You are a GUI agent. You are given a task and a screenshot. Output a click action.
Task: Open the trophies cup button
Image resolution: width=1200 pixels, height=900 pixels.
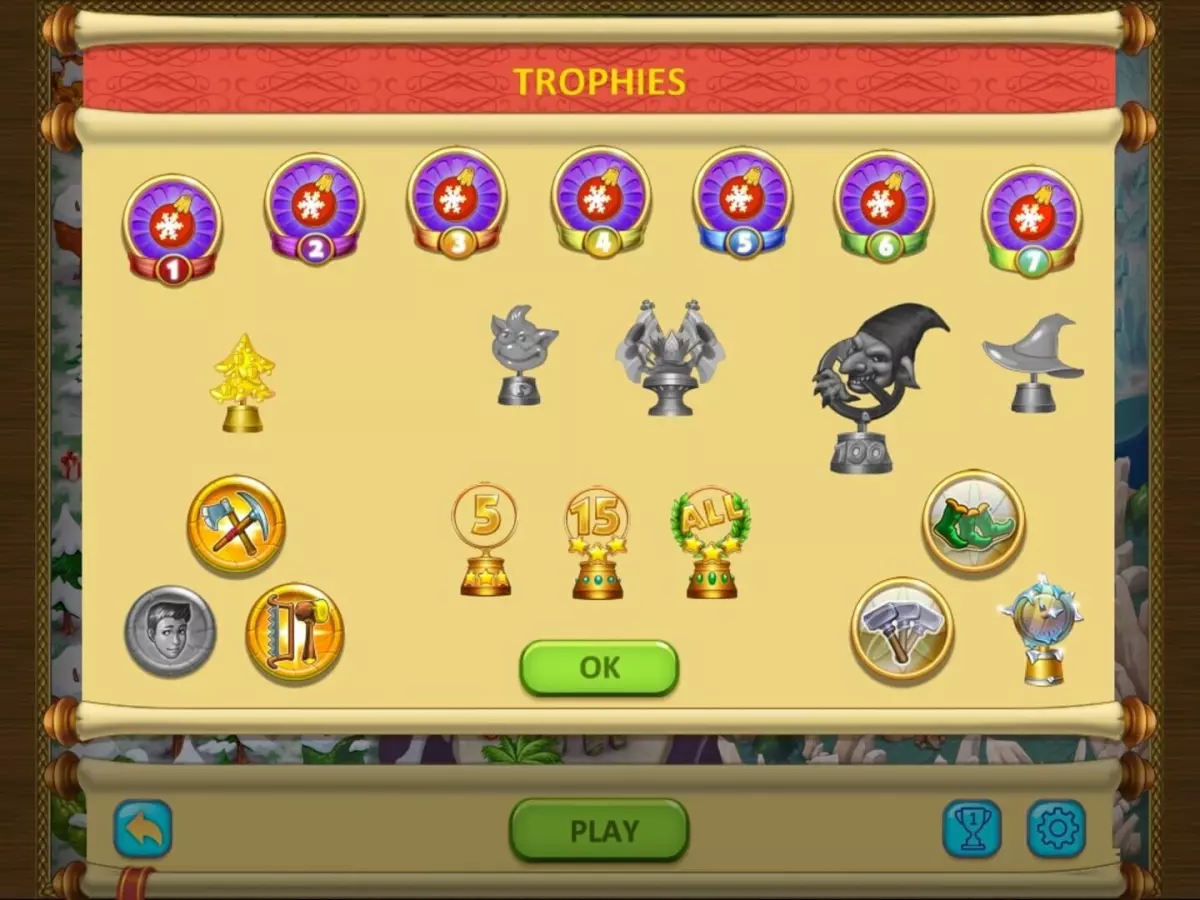pyautogui.click(x=972, y=829)
